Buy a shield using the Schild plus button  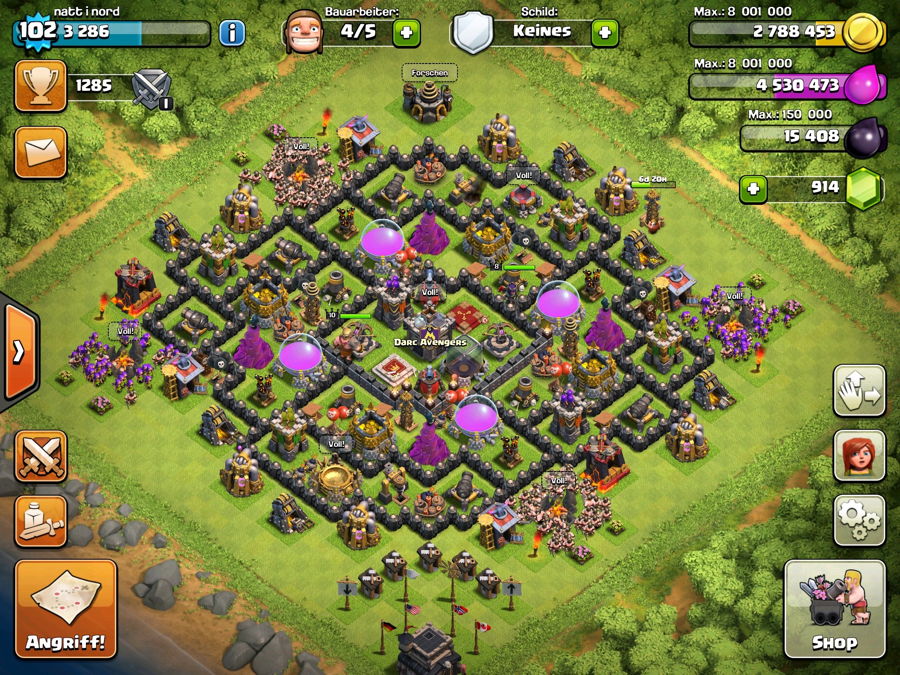[604, 32]
